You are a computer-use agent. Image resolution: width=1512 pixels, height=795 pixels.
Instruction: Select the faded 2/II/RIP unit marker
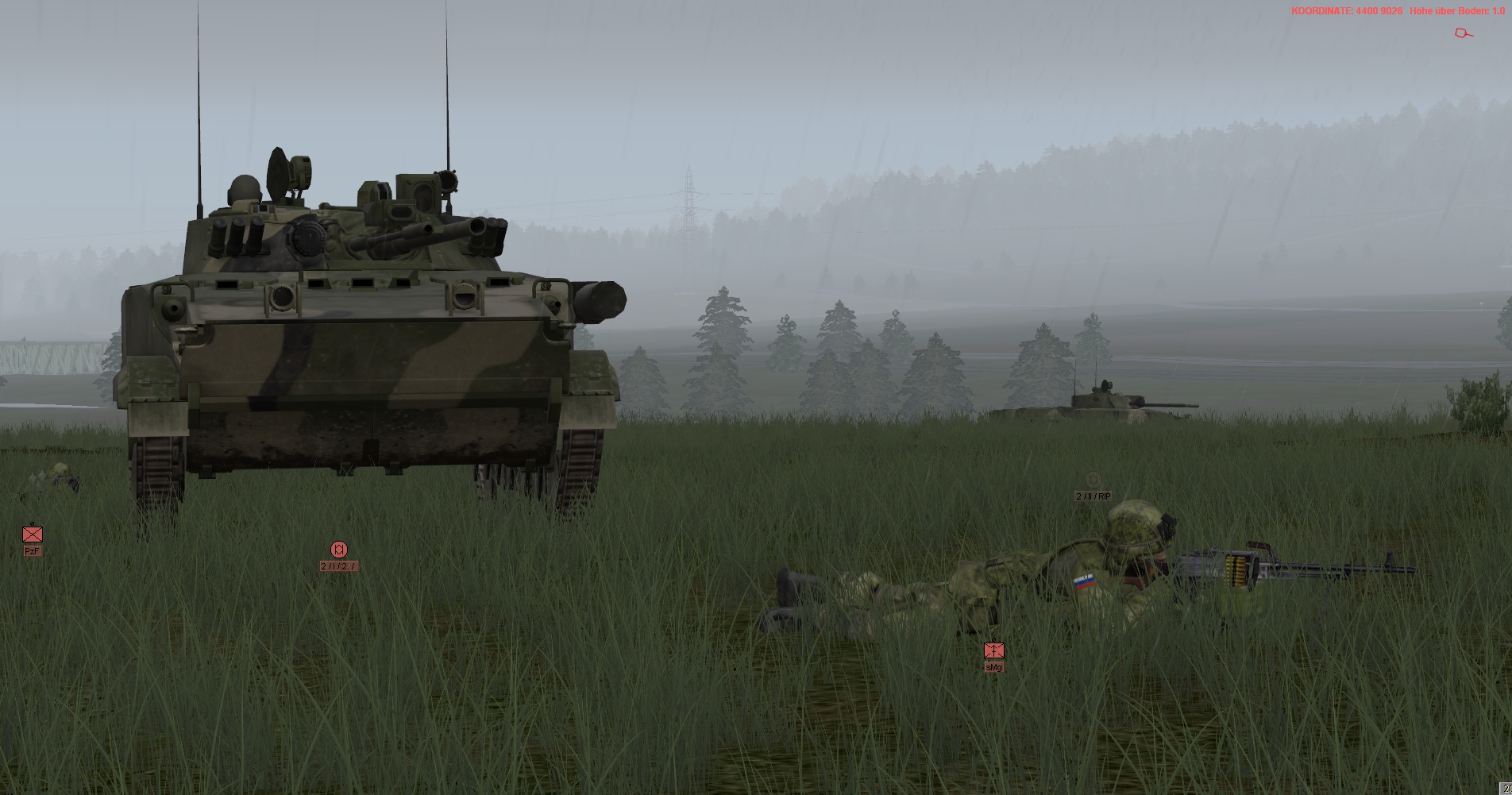(x=1093, y=480)
